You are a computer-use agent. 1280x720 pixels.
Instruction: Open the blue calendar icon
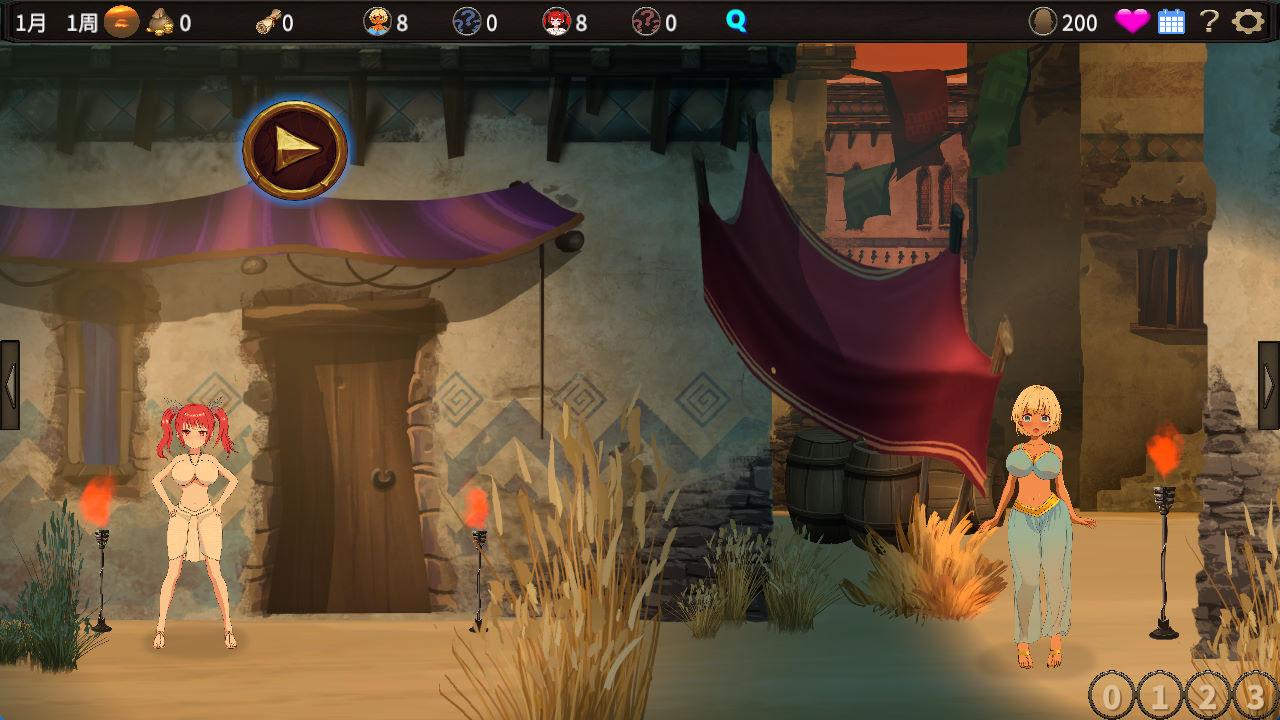click(x=1171, y=22)
